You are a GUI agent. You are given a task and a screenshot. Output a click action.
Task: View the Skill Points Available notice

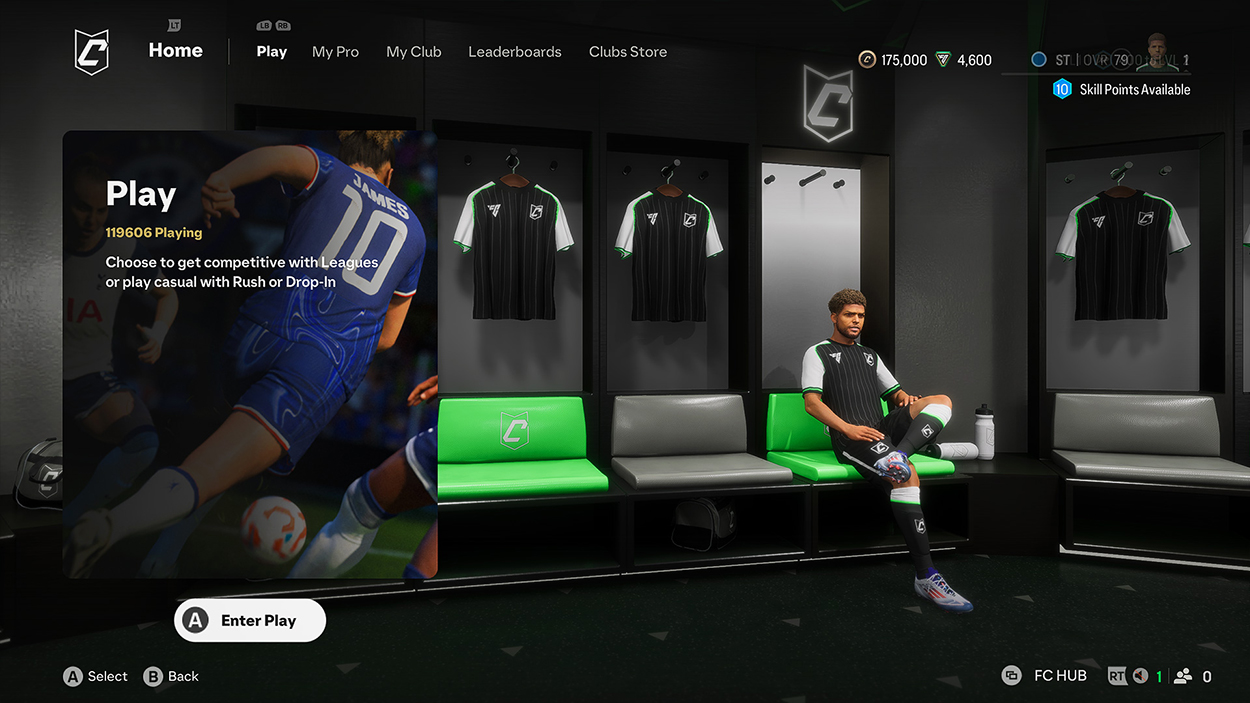click(1122, 90)
